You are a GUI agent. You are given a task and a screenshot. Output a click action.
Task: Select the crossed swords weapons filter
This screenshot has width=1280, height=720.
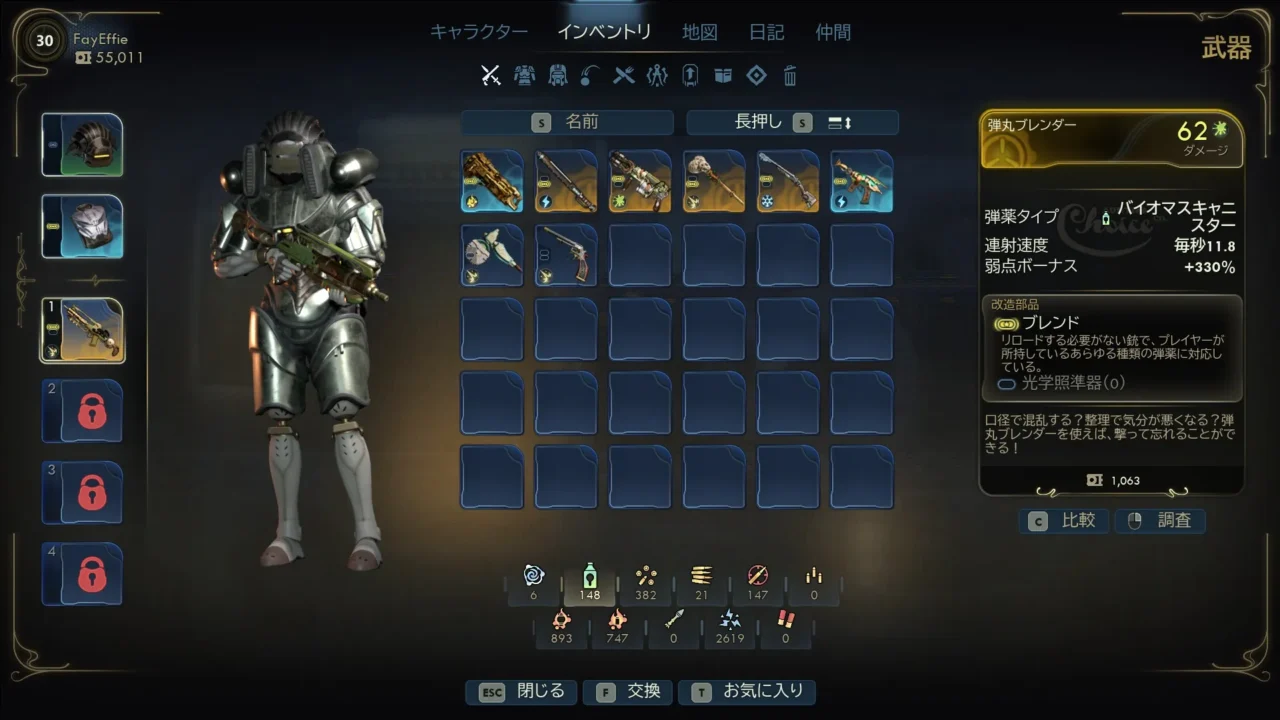(490, 75)
